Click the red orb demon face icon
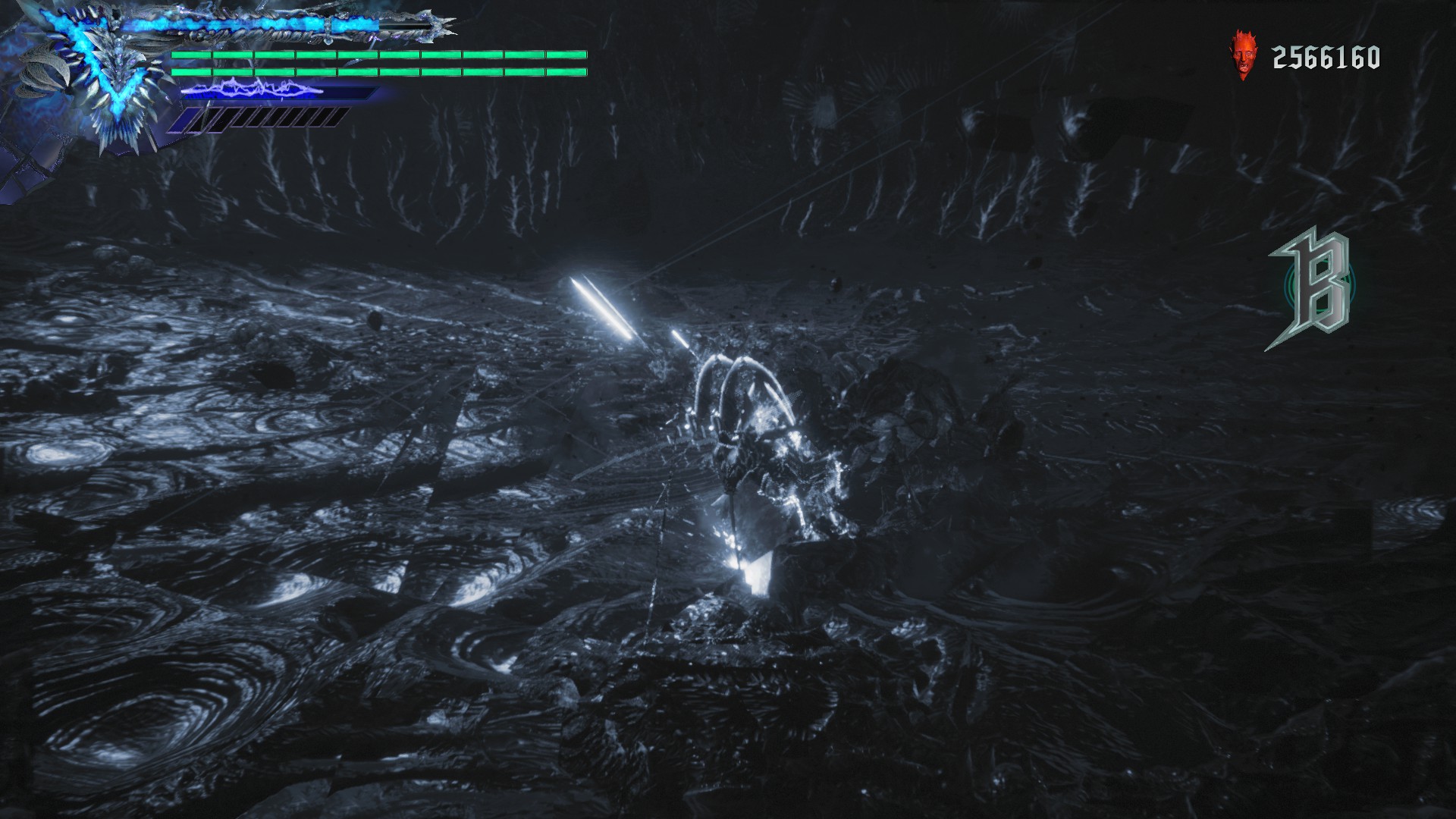The width and height of the screenshot is (1456, 819). click(1241, 56)
